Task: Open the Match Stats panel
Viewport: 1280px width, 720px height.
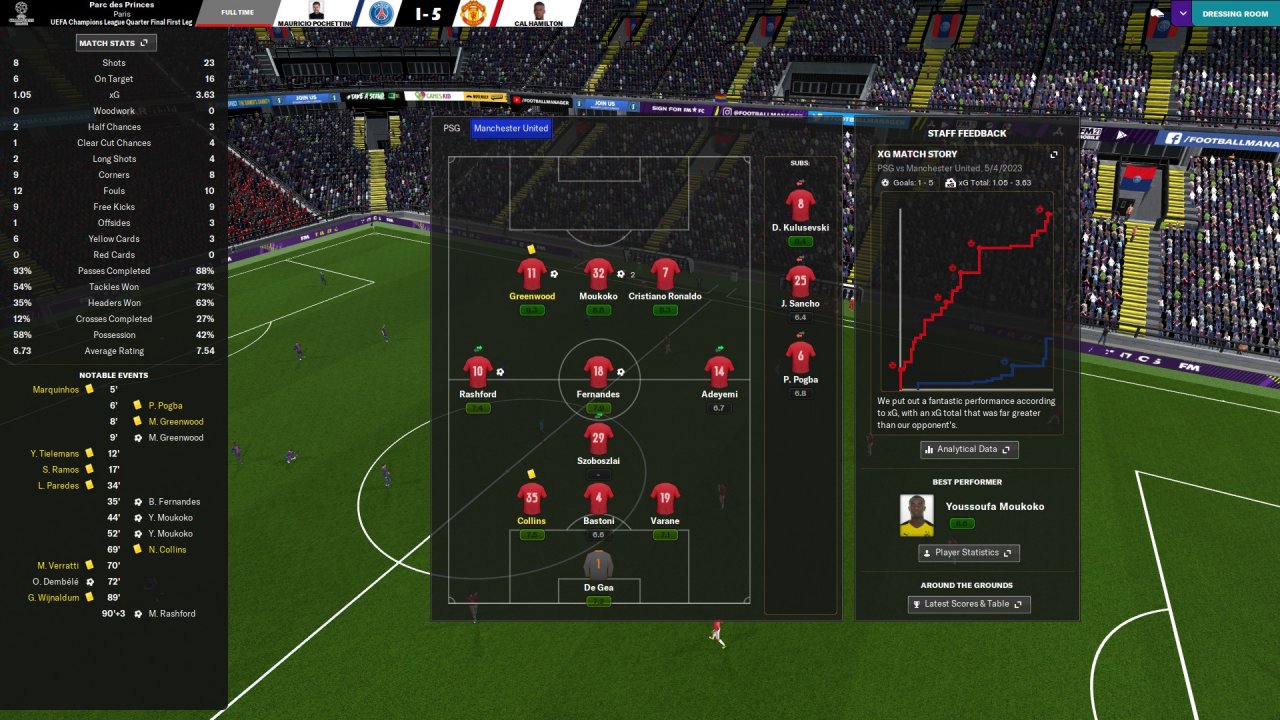Action: pyautogui.click(x=116, y=43)
